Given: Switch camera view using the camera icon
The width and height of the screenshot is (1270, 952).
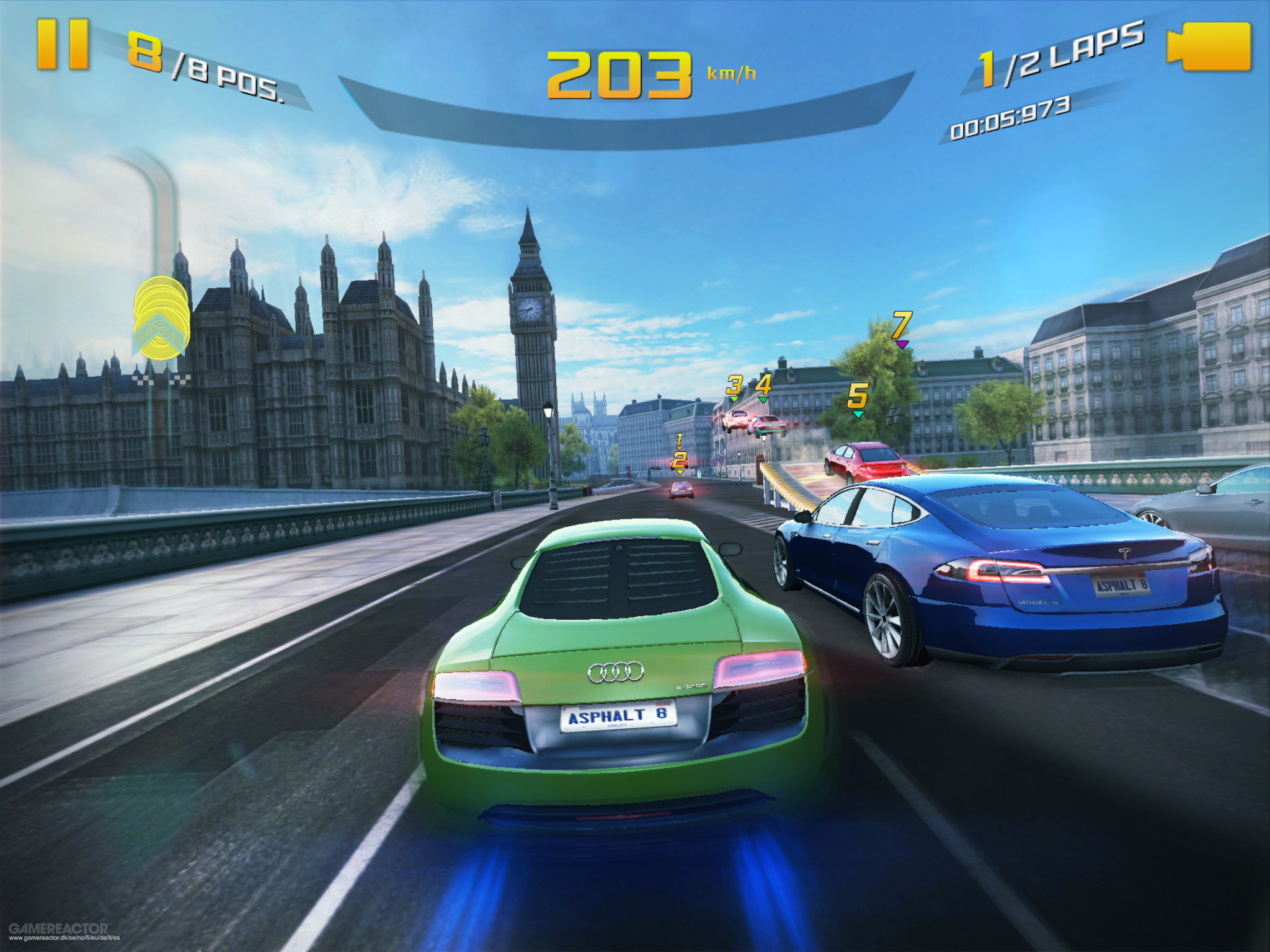Looking at the screenshot, I should pos(1210,45).
